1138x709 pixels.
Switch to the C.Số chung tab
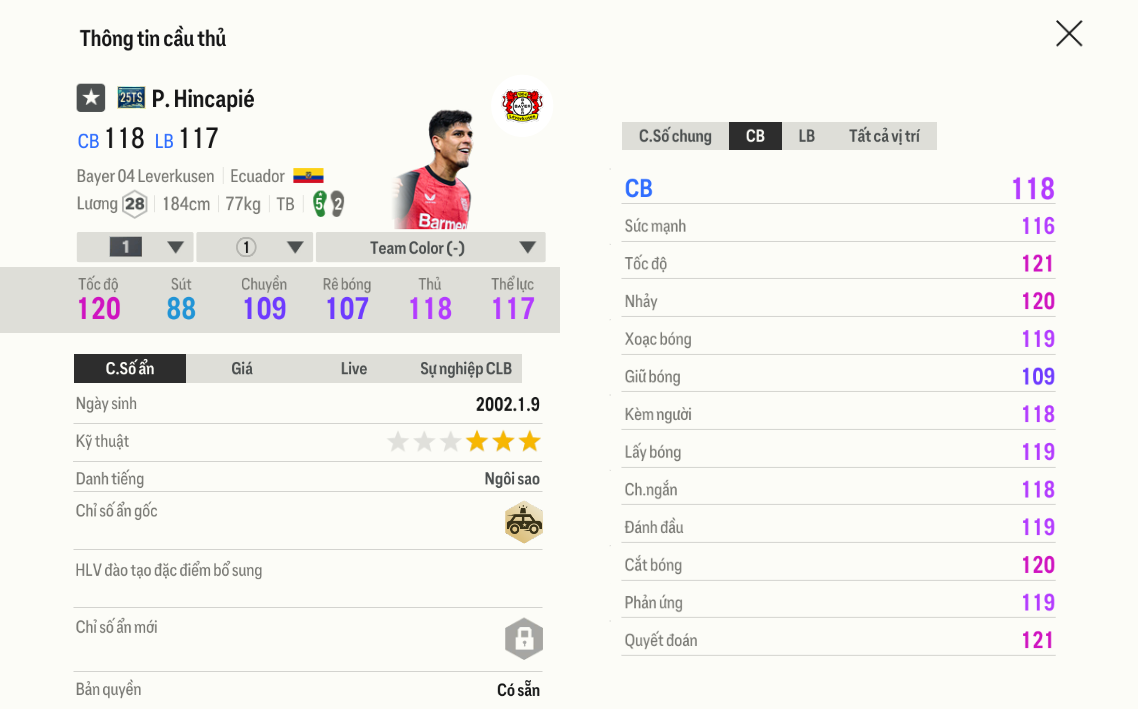pyautogui.click(x=675, y=136)
